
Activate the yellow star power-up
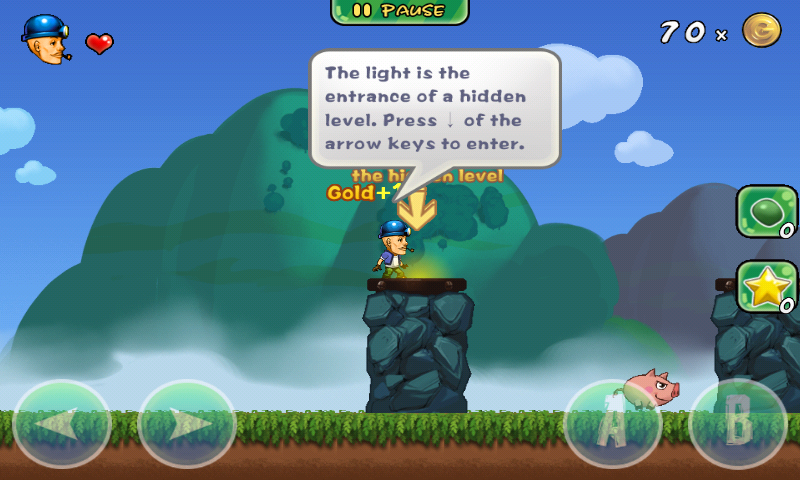pos(766,287)
